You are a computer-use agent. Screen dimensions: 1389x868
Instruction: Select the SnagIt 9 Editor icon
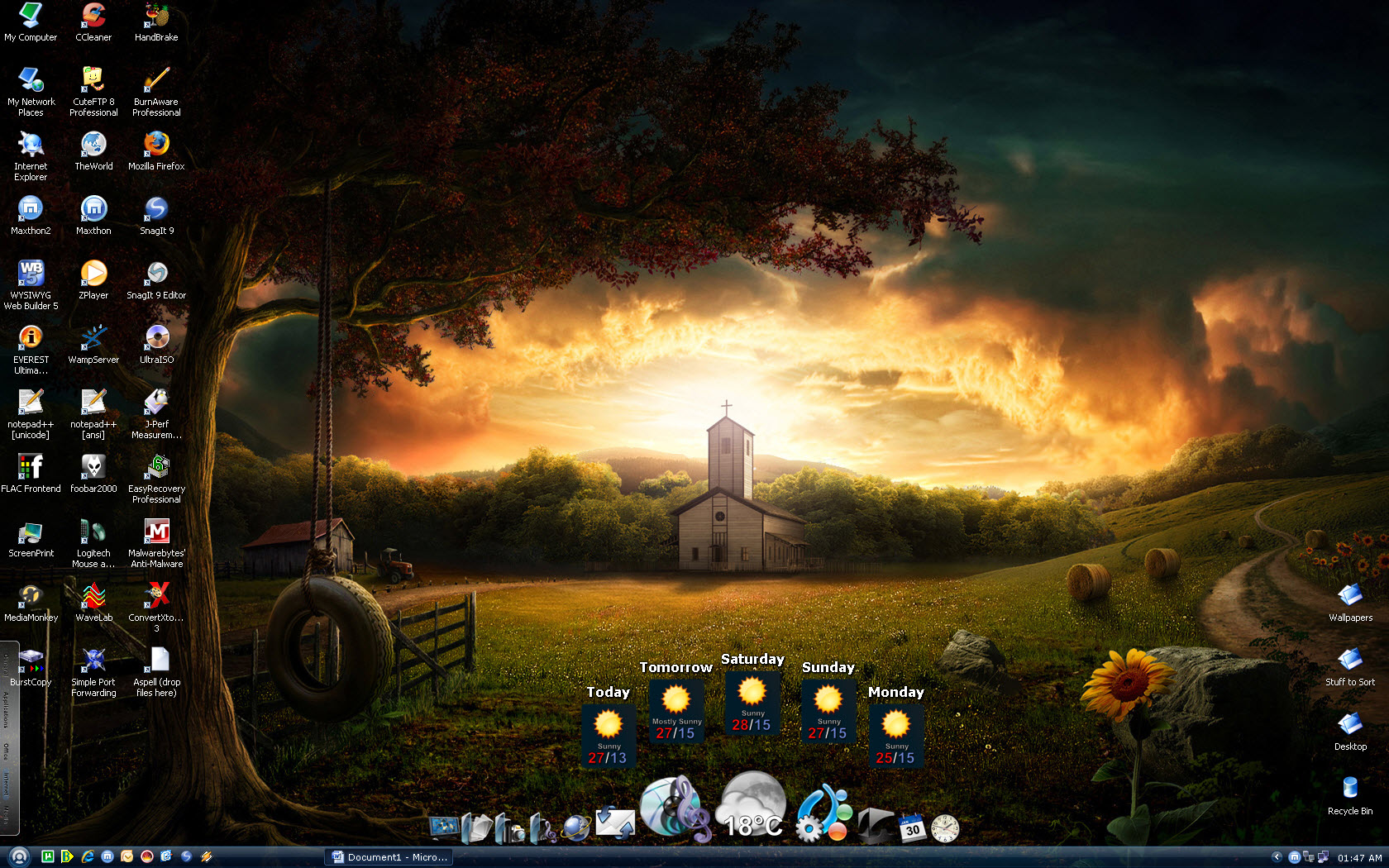(x=156, y=274)
